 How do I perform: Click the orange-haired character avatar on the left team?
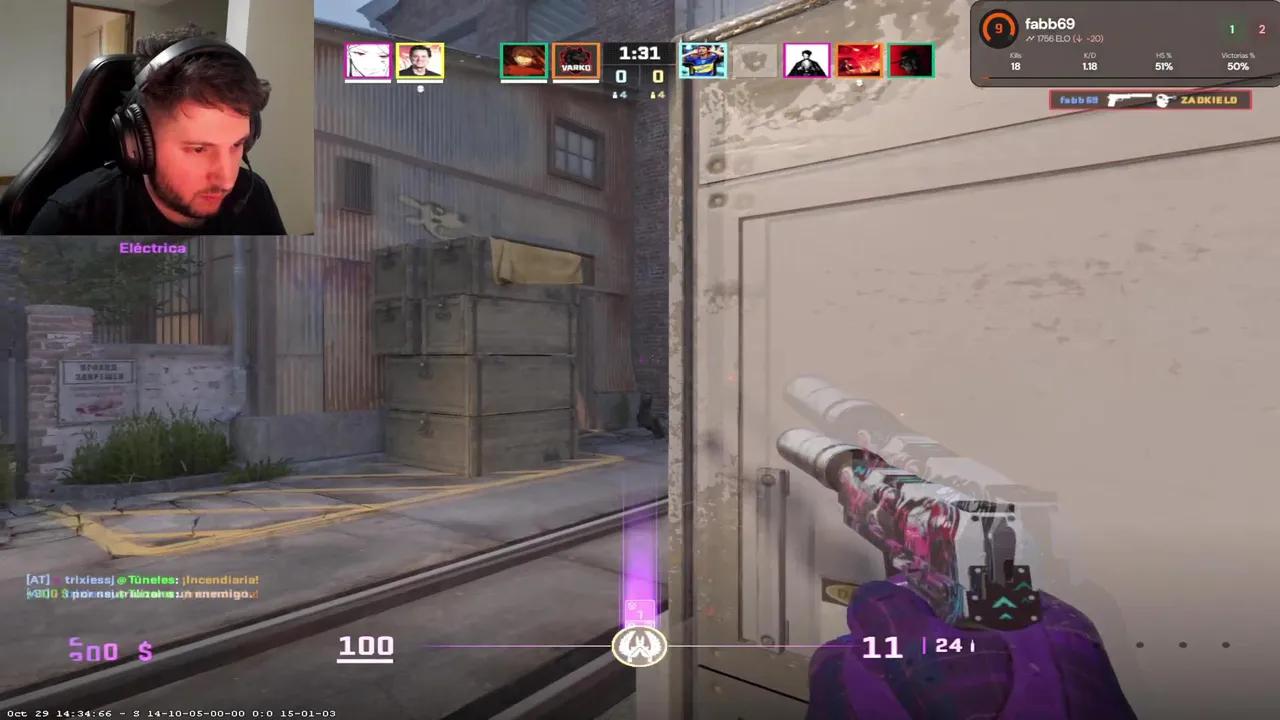click(x=523, y=60)
